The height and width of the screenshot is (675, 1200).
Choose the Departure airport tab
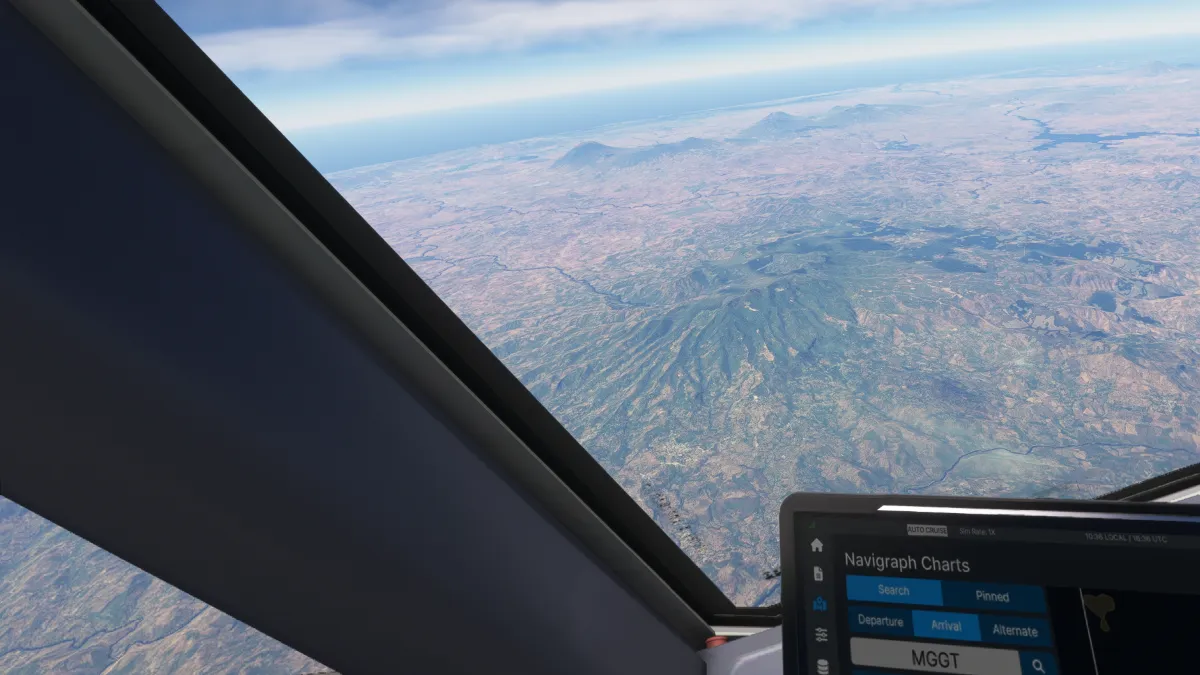(881, 623)
